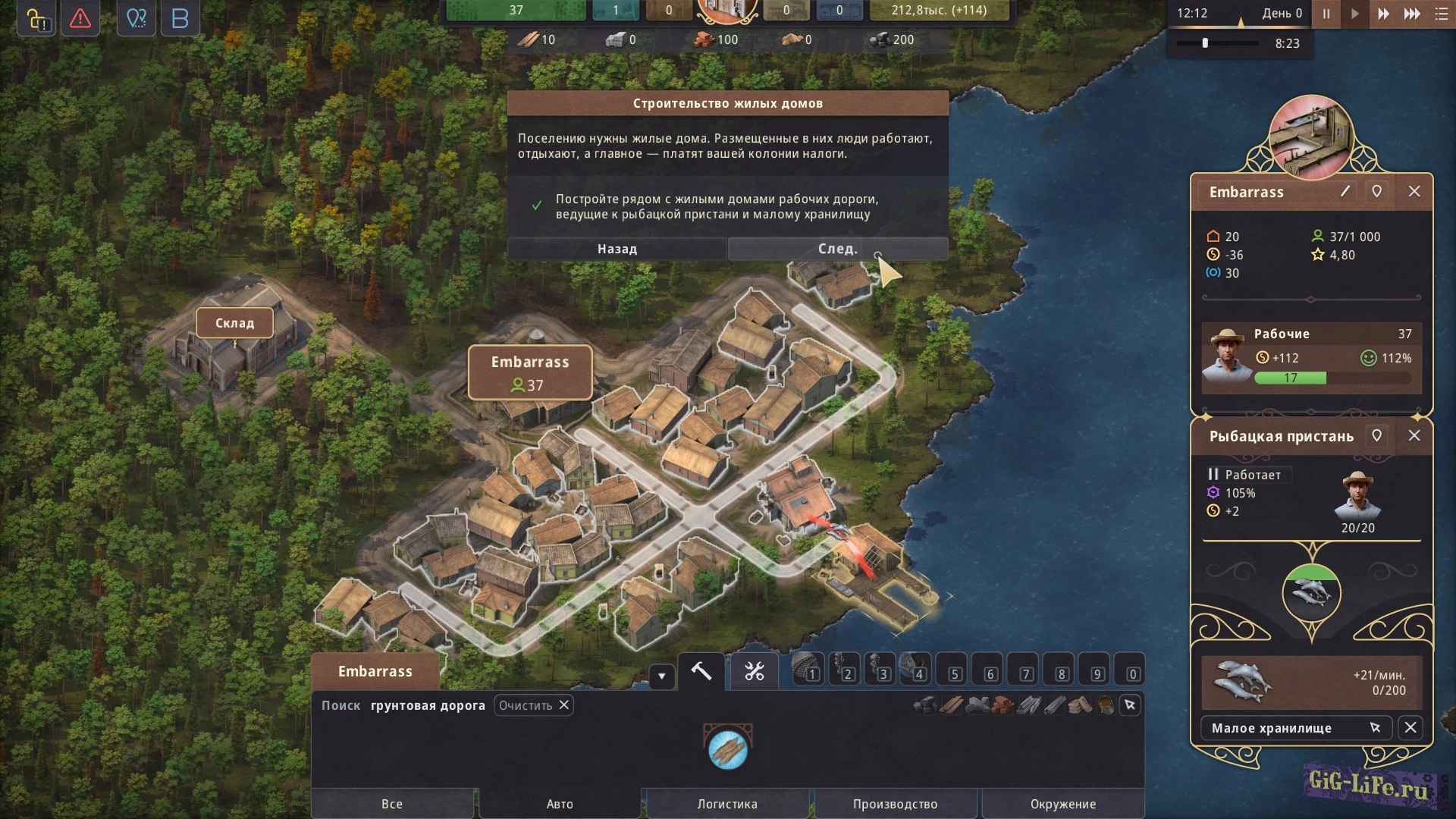Select the dirt road building icon
Screen dimensions: 1456x819
pyautogui.click(x=728, y=749)
